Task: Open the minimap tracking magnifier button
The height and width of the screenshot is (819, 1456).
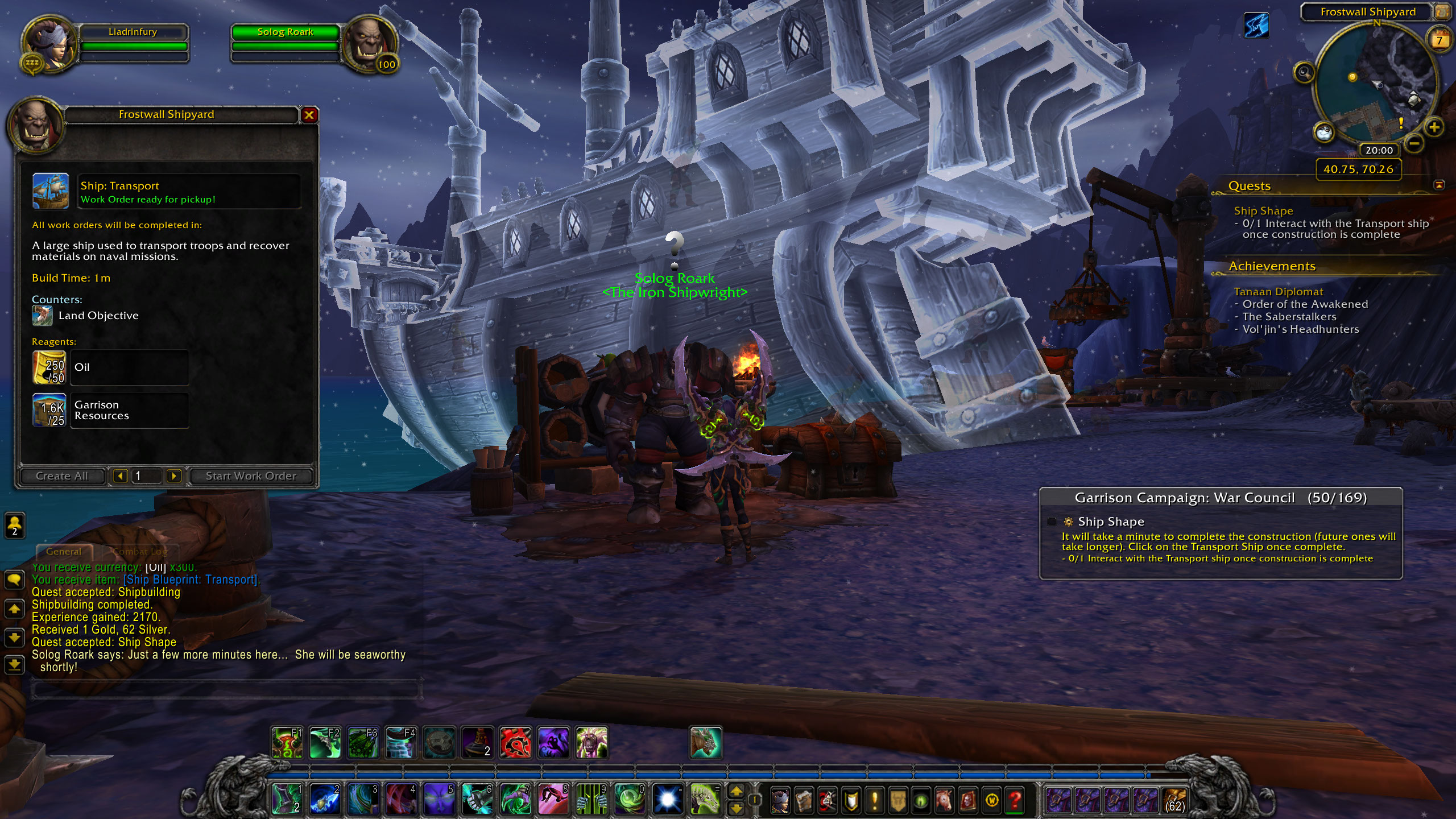Action: pyautogui.click(x=1304, y=73)
